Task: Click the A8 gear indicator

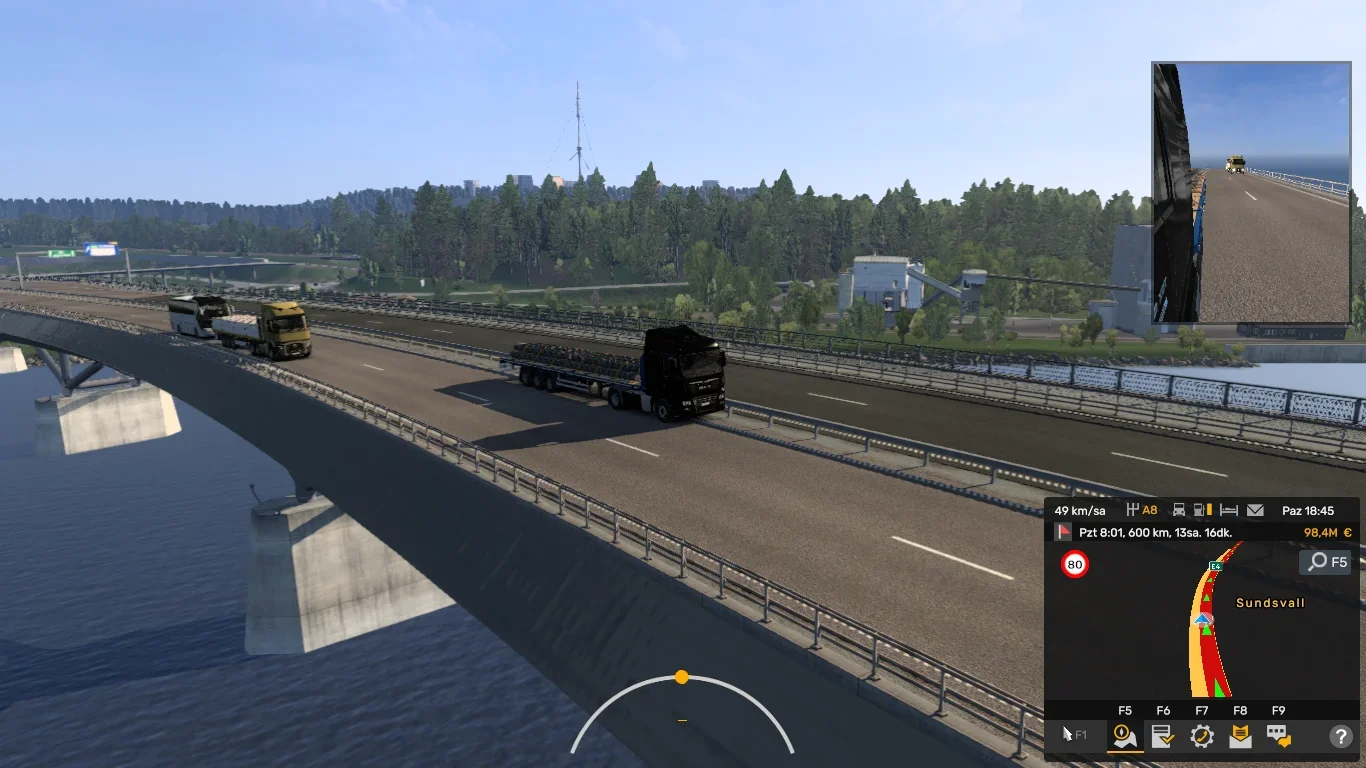Action: (1143, 510)
